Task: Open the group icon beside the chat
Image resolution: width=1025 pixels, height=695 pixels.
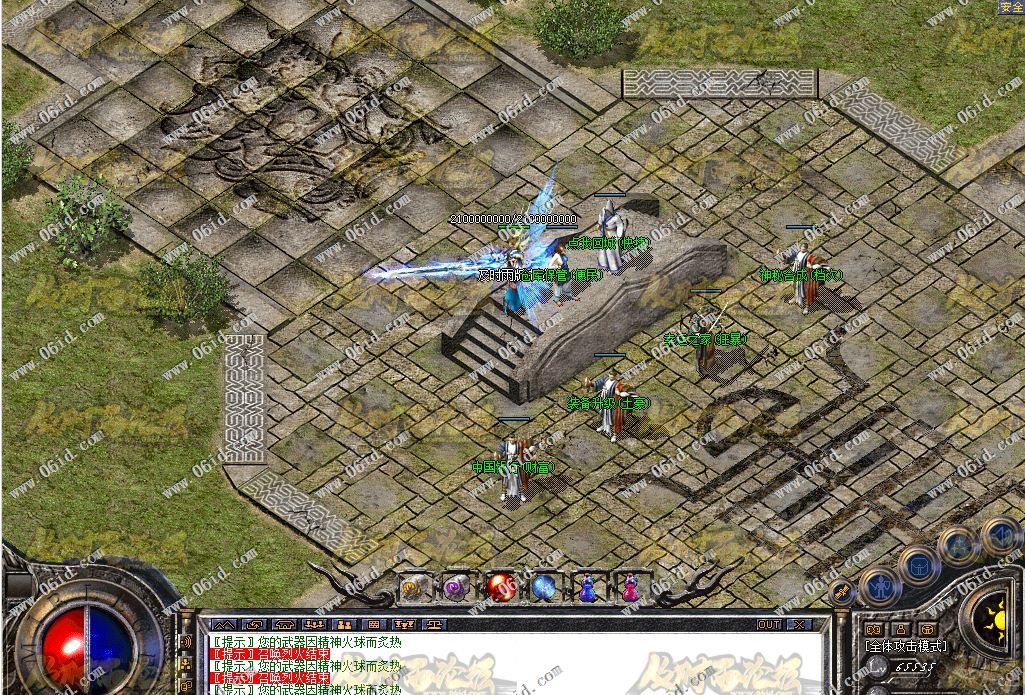Action: pyautogui.click(x=186, y=662)
